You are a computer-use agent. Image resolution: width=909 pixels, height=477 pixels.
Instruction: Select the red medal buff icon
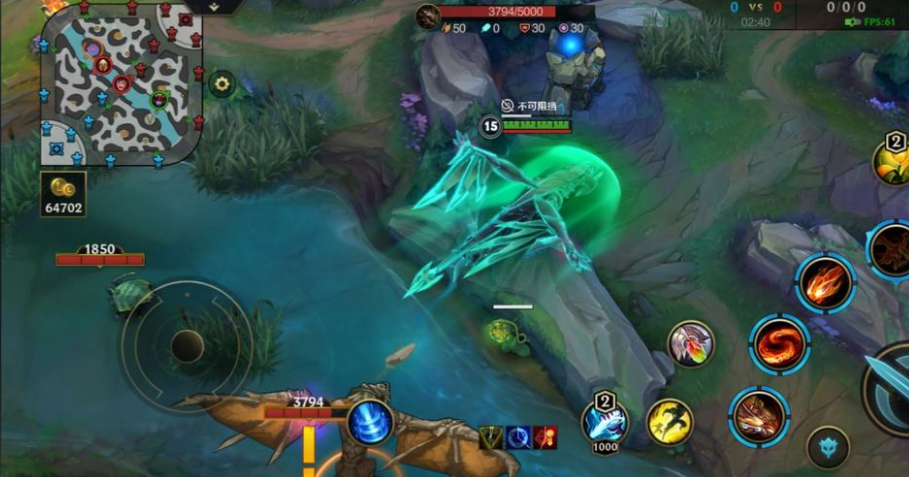(x=545, y=437)
